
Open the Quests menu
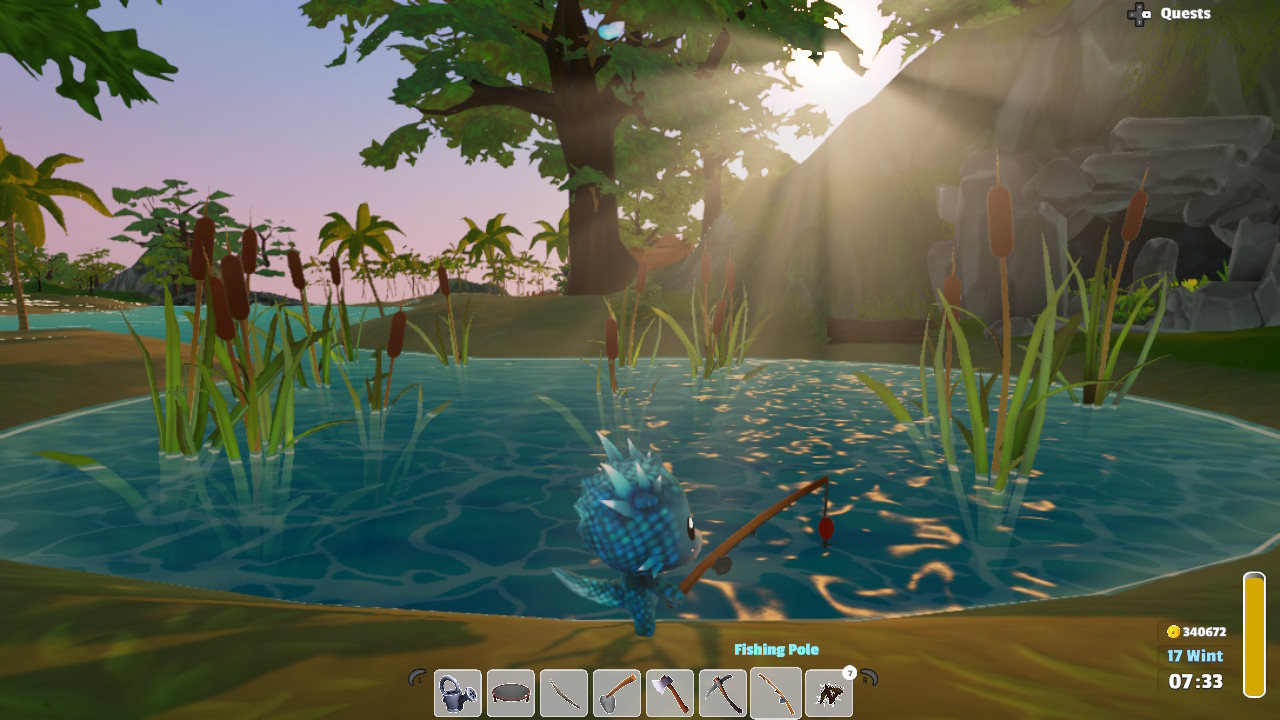click(1185, 13)
